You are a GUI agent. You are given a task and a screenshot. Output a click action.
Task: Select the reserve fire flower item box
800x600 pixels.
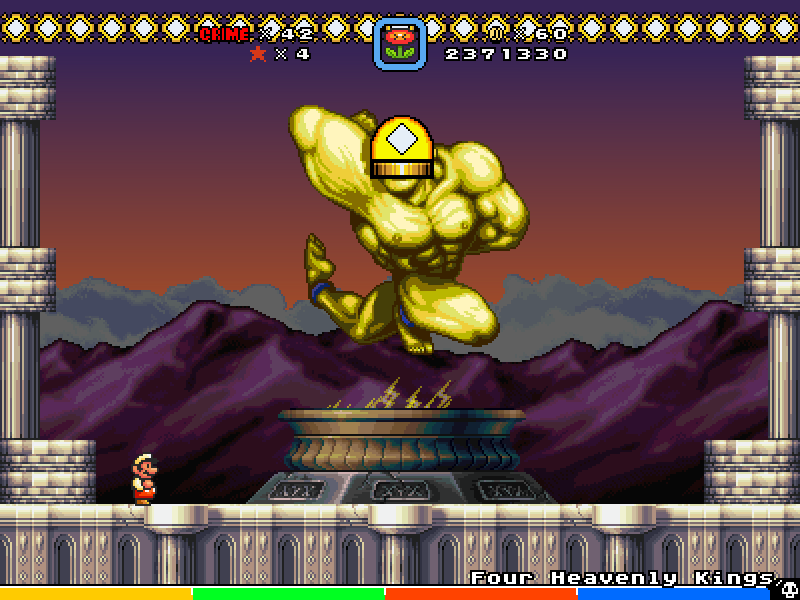pyautogui.click(x=400, y=45)
